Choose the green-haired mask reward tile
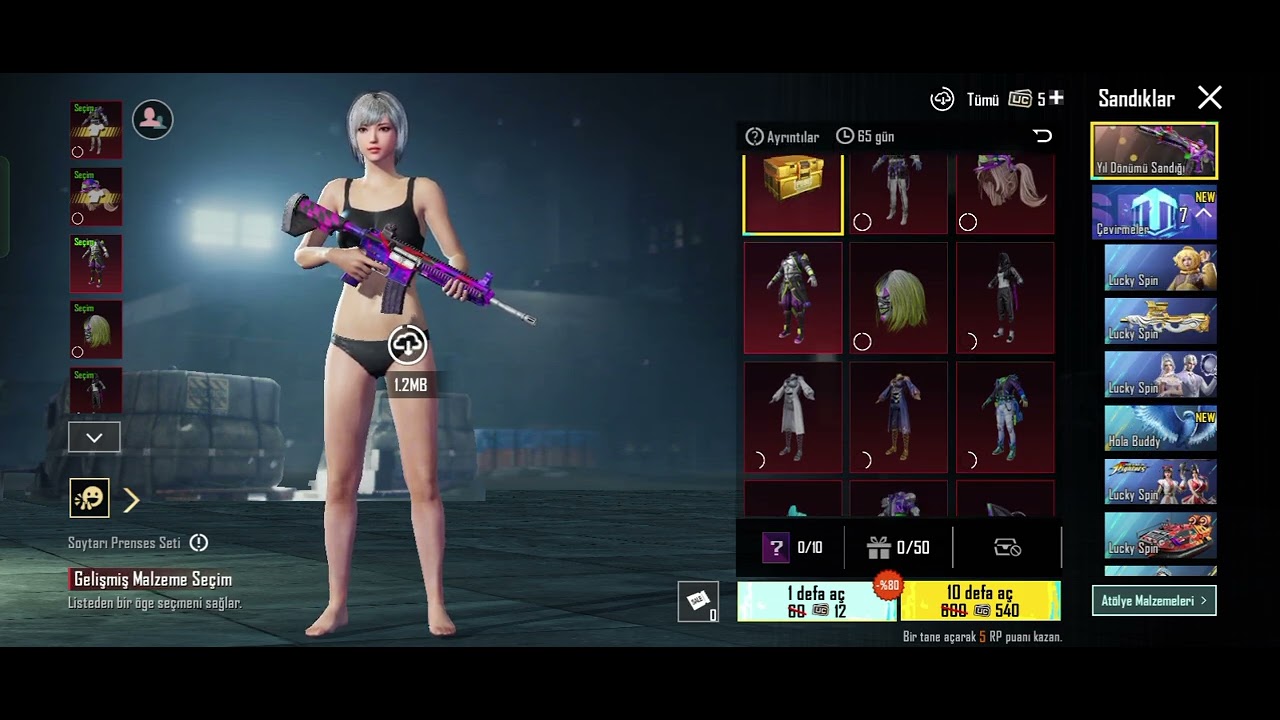The image size is (1280, 720). coord(898,298)
